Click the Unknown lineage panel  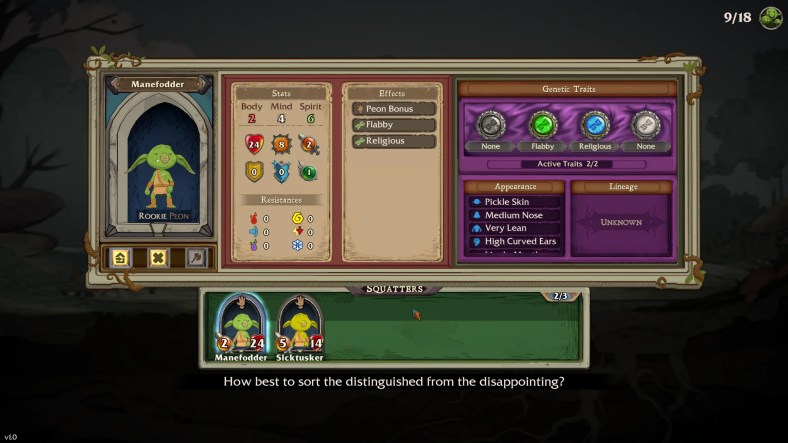coord(622,223)
